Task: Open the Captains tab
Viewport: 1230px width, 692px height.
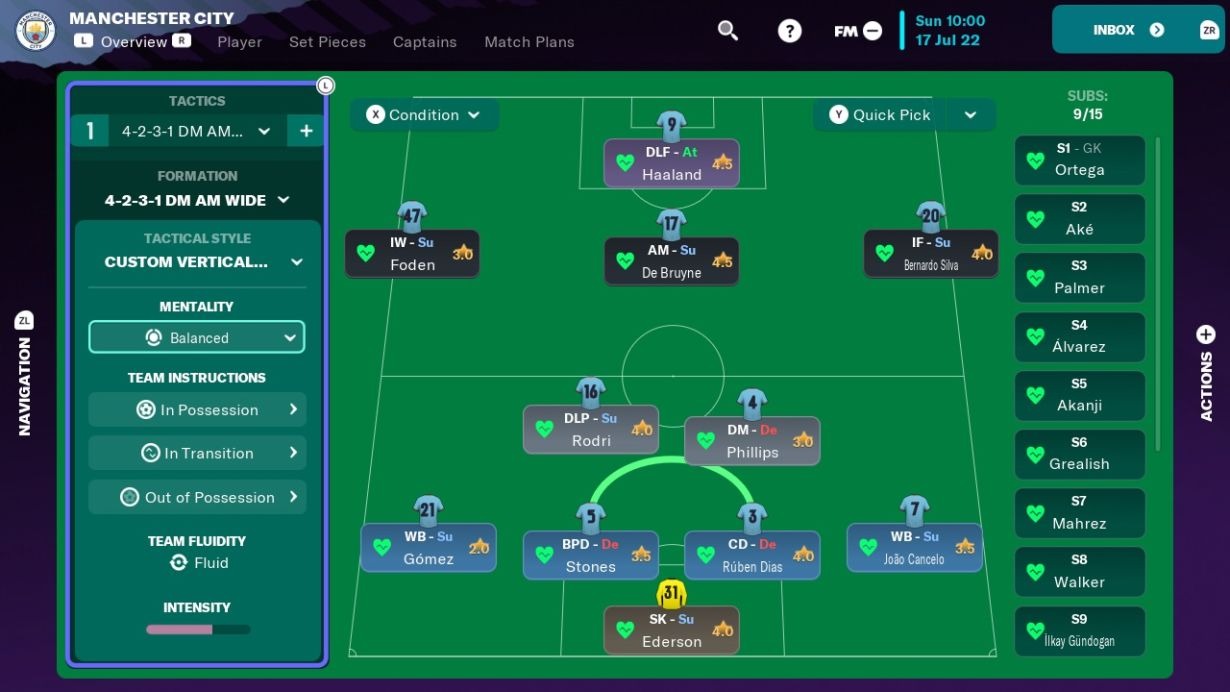Action: (x=424, y=42)
